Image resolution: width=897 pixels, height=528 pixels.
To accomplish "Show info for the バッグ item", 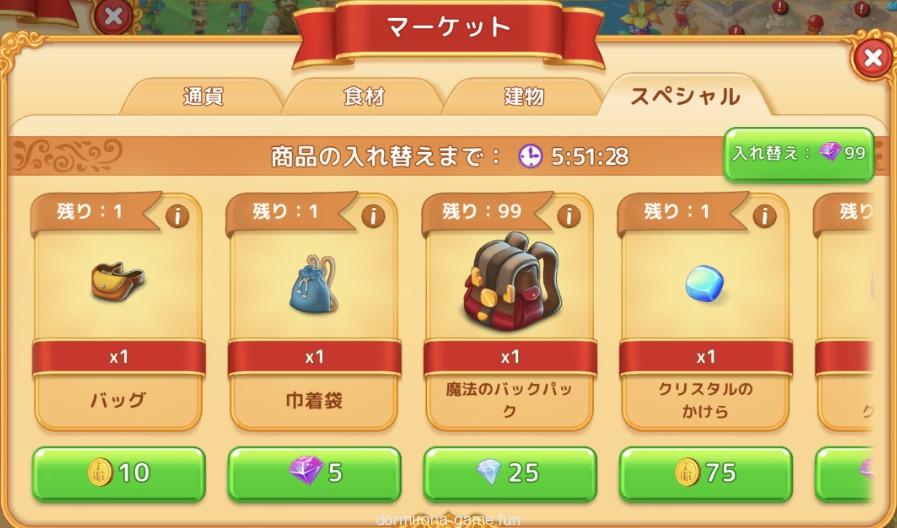I will click(177, 216).
